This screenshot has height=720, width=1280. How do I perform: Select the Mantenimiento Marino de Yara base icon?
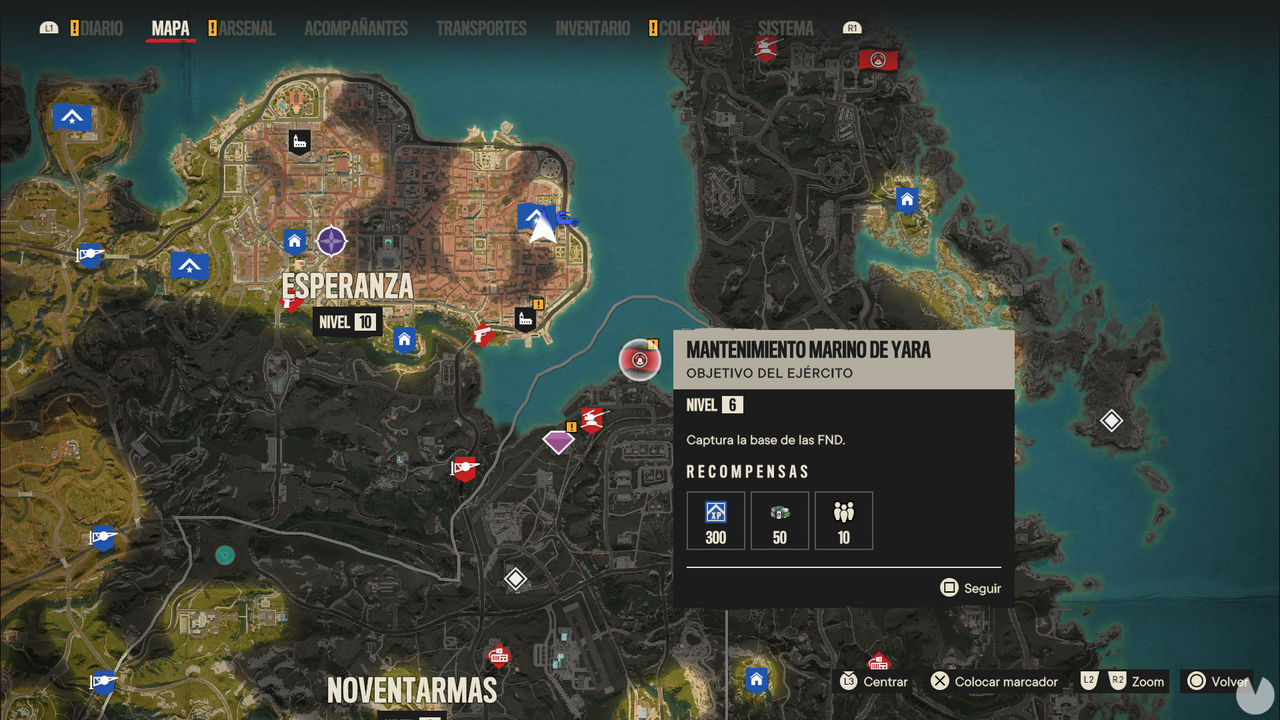click(x=639, y=360)
